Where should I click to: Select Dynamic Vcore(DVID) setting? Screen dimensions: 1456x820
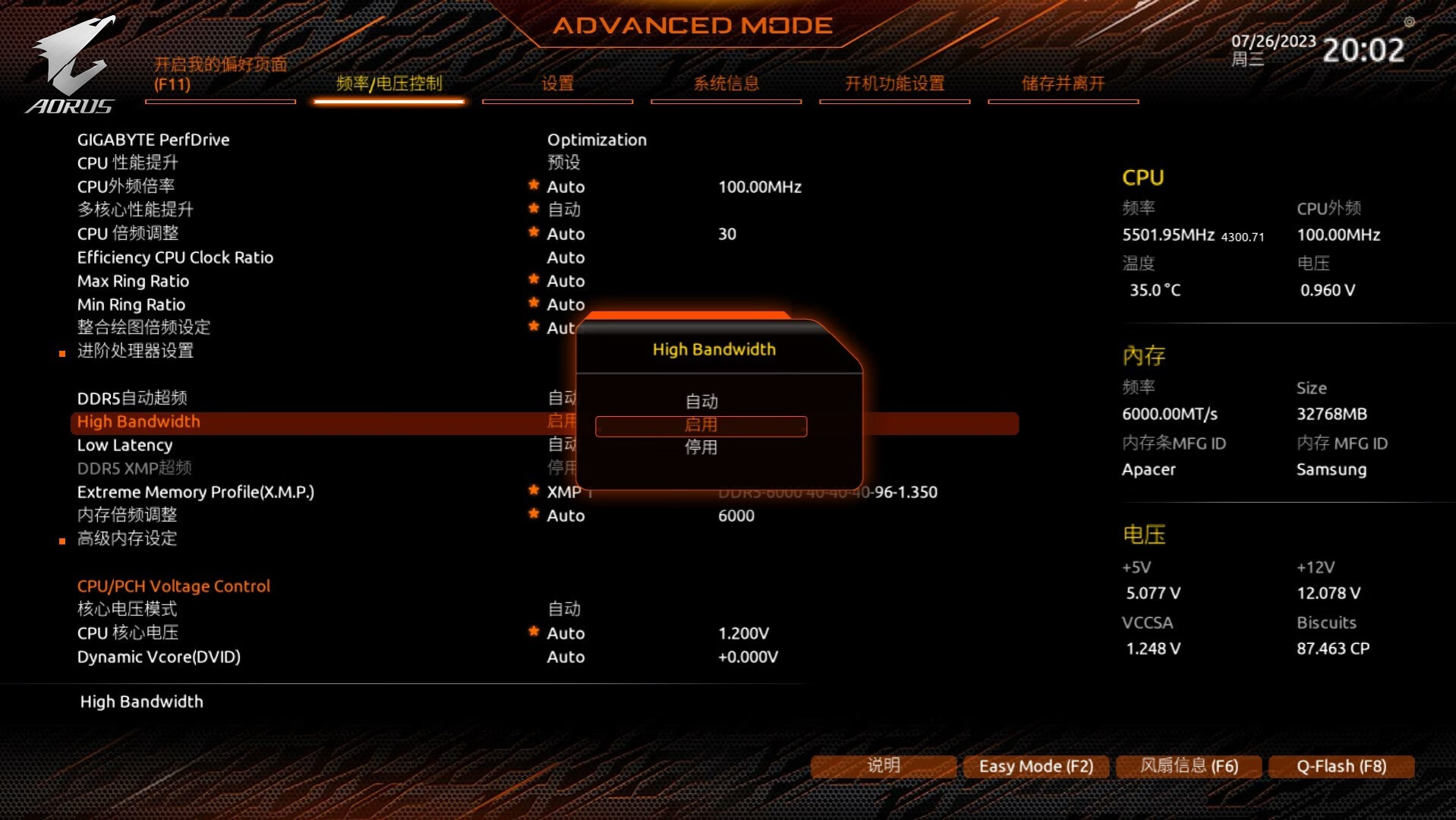(159, 657)
